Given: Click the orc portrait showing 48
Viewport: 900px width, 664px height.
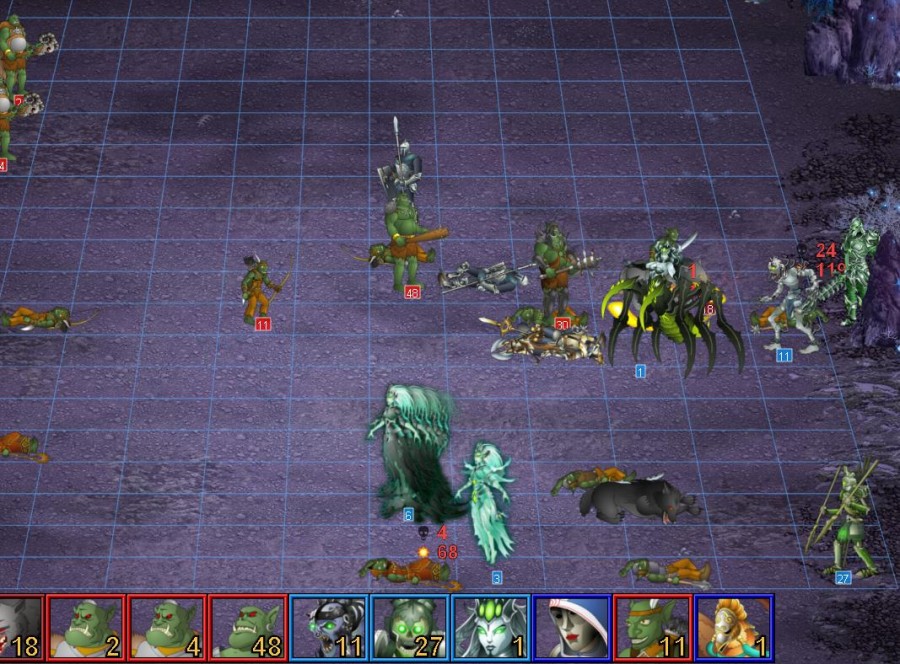Looking at the screenshot, I should click(x=247, y=629).
